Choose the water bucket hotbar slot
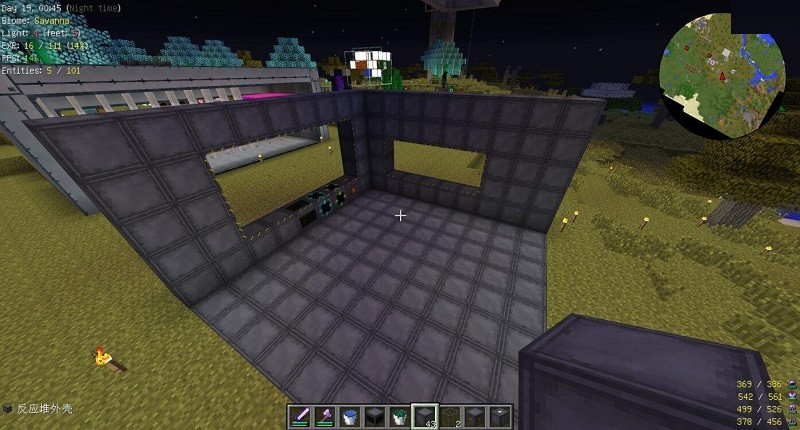This screenshot has width=800, height=430. 351,416
